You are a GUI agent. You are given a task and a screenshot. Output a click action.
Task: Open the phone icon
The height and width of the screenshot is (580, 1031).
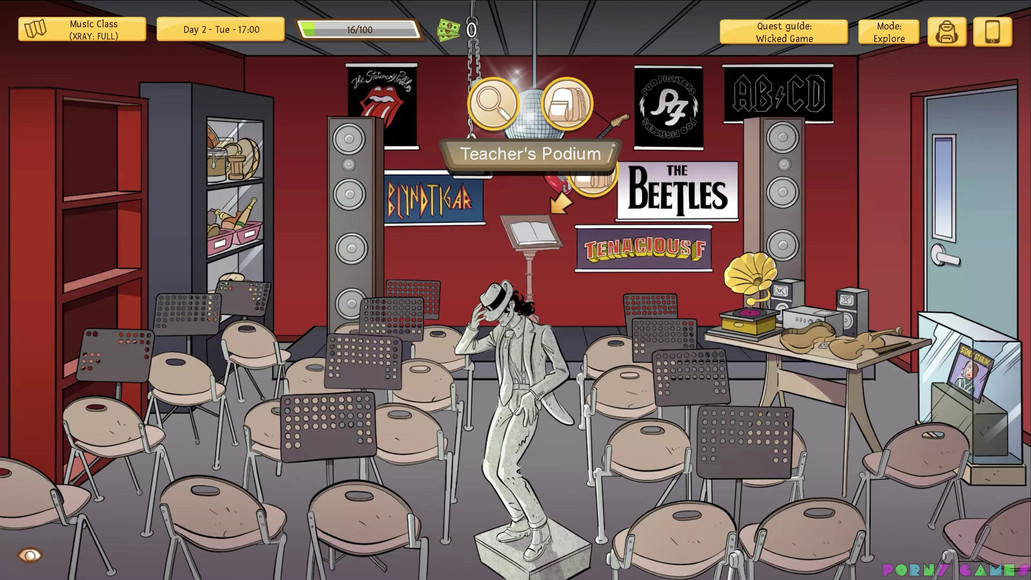click(992, 32)
